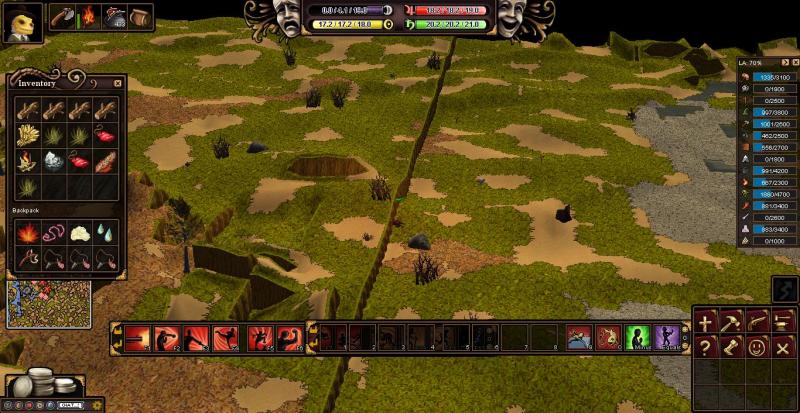Viewport: 800px width, 413px height.
Task: Select the red autumn leaf in backpack
Action: click(26, 234)
